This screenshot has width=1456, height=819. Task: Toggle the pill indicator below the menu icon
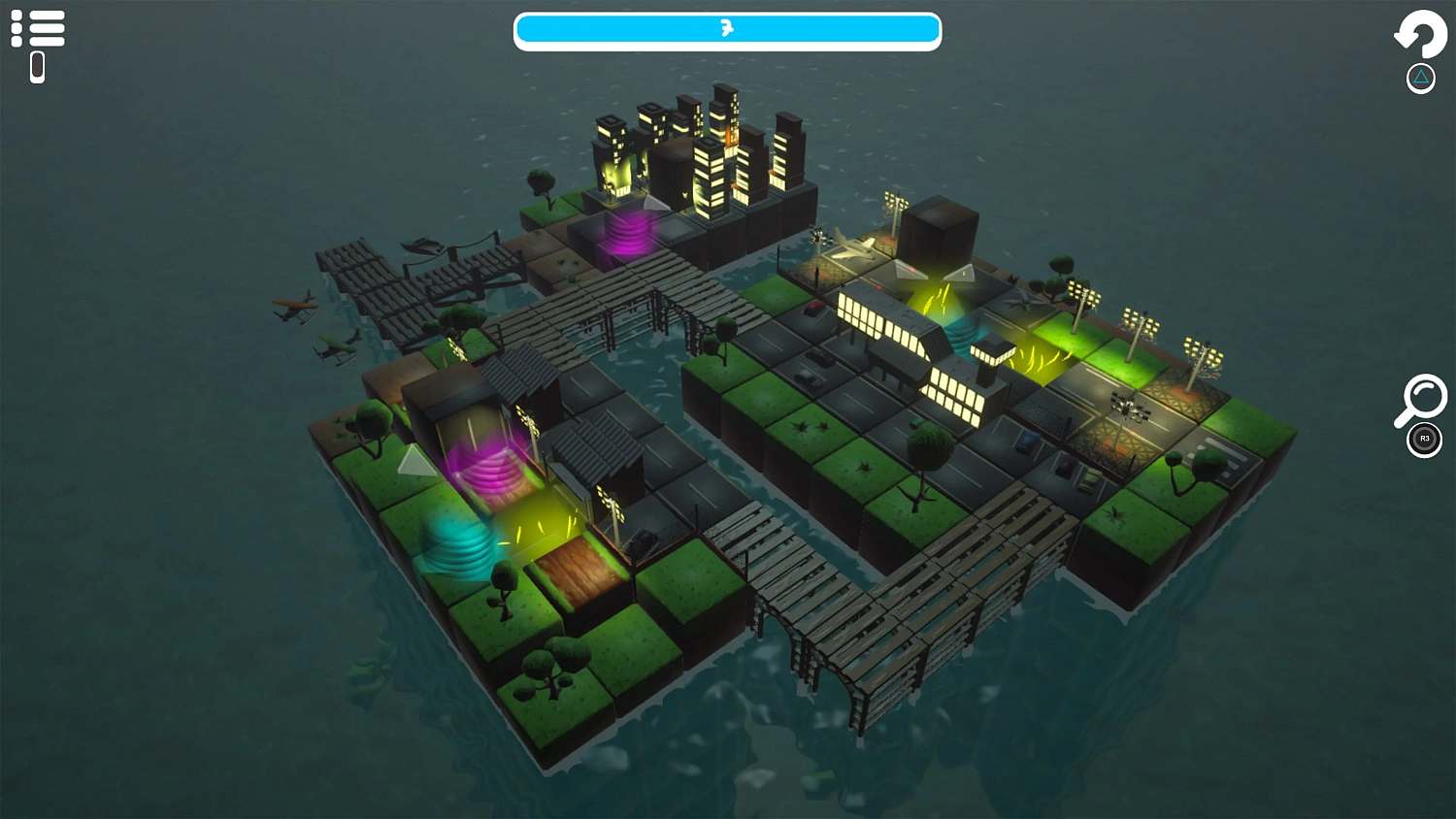pos(37,66)
